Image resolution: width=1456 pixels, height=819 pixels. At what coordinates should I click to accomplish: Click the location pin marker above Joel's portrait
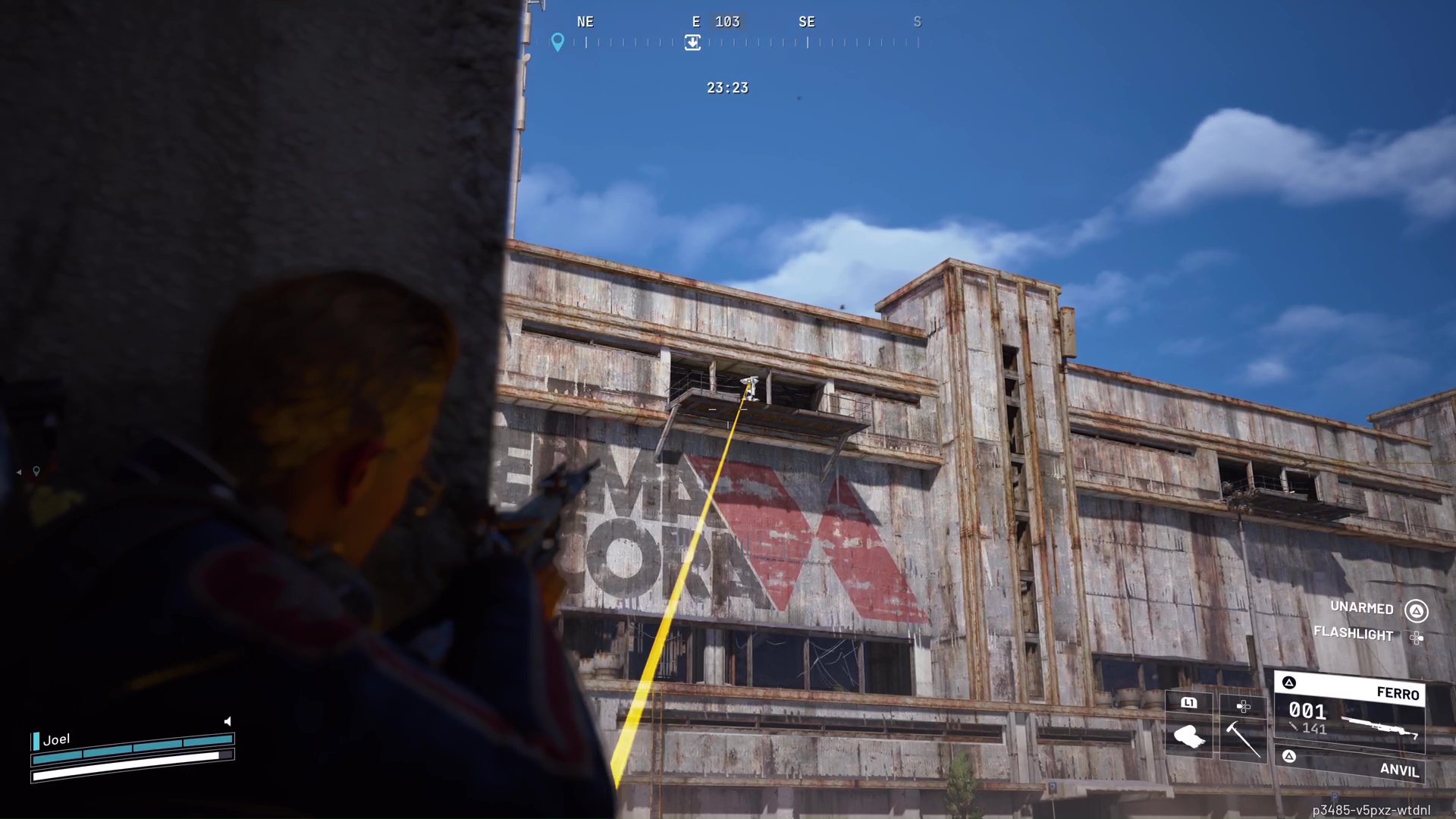tap(36, 471)
